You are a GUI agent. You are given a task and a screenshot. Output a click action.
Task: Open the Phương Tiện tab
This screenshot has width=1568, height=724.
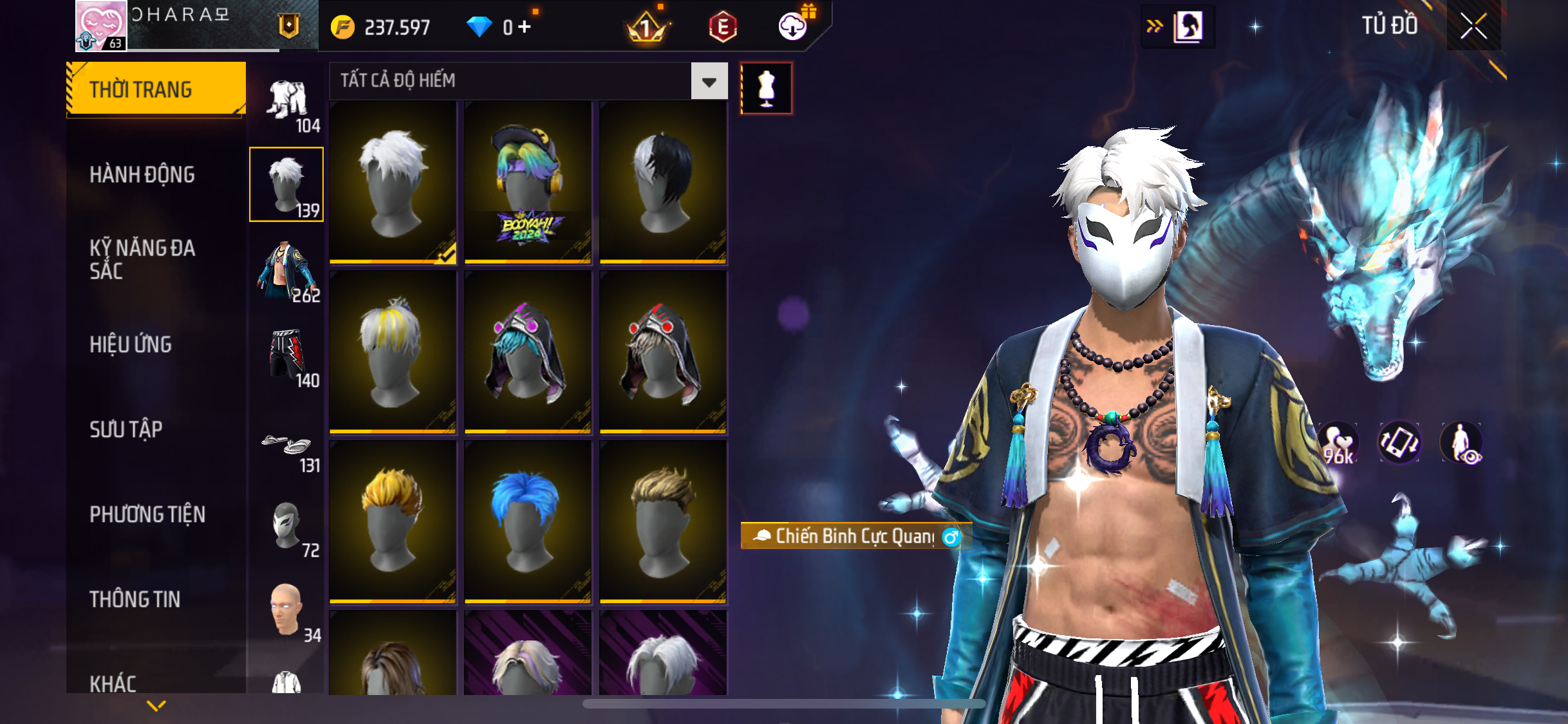coord(147,514)
